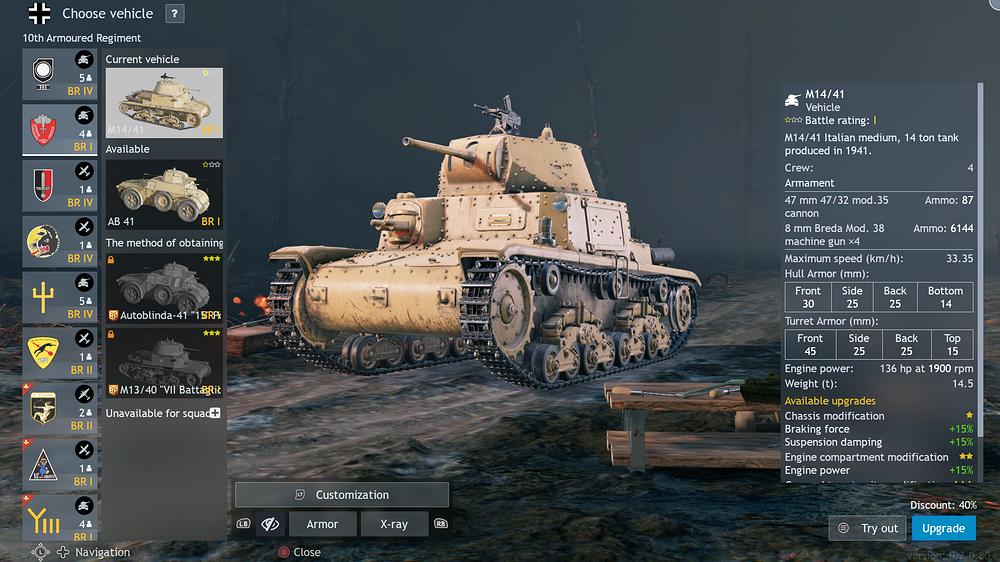1000x562 pixels.
Task: Select the squad with red shield emblem
Action: (x=60, y=130)
